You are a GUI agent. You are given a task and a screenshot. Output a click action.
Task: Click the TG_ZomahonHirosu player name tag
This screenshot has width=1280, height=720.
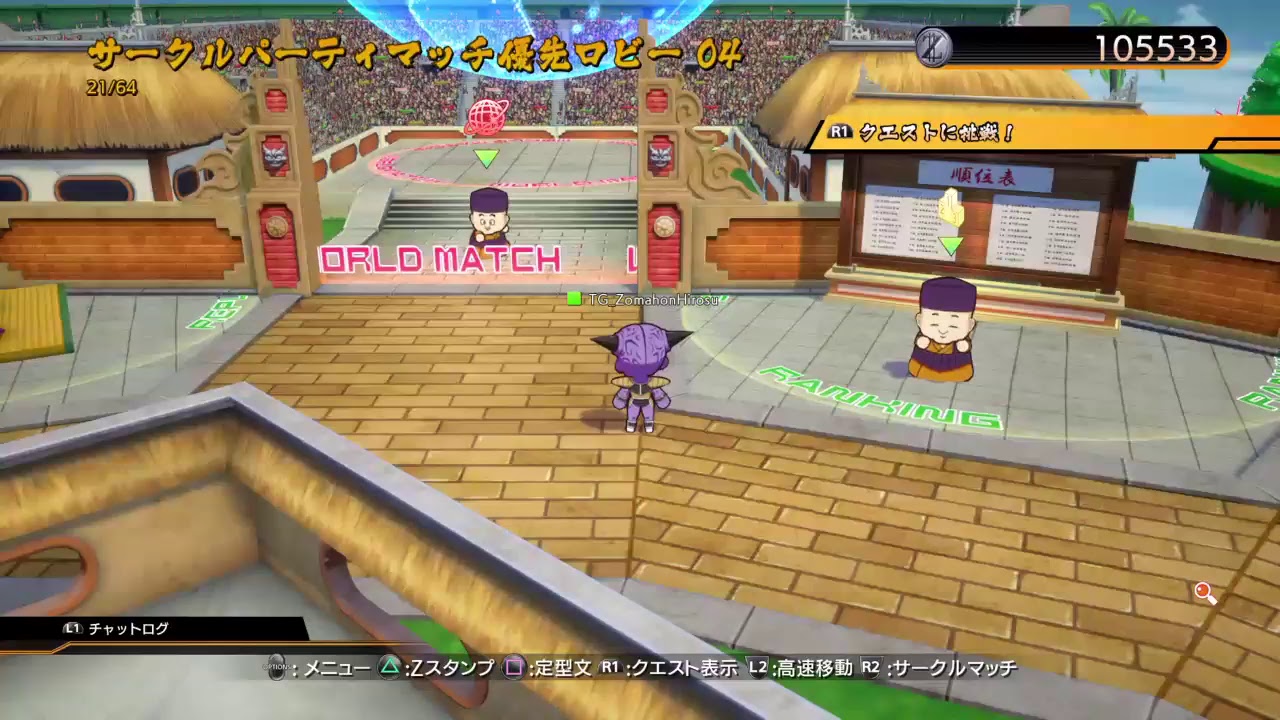(x=649, y=298)
